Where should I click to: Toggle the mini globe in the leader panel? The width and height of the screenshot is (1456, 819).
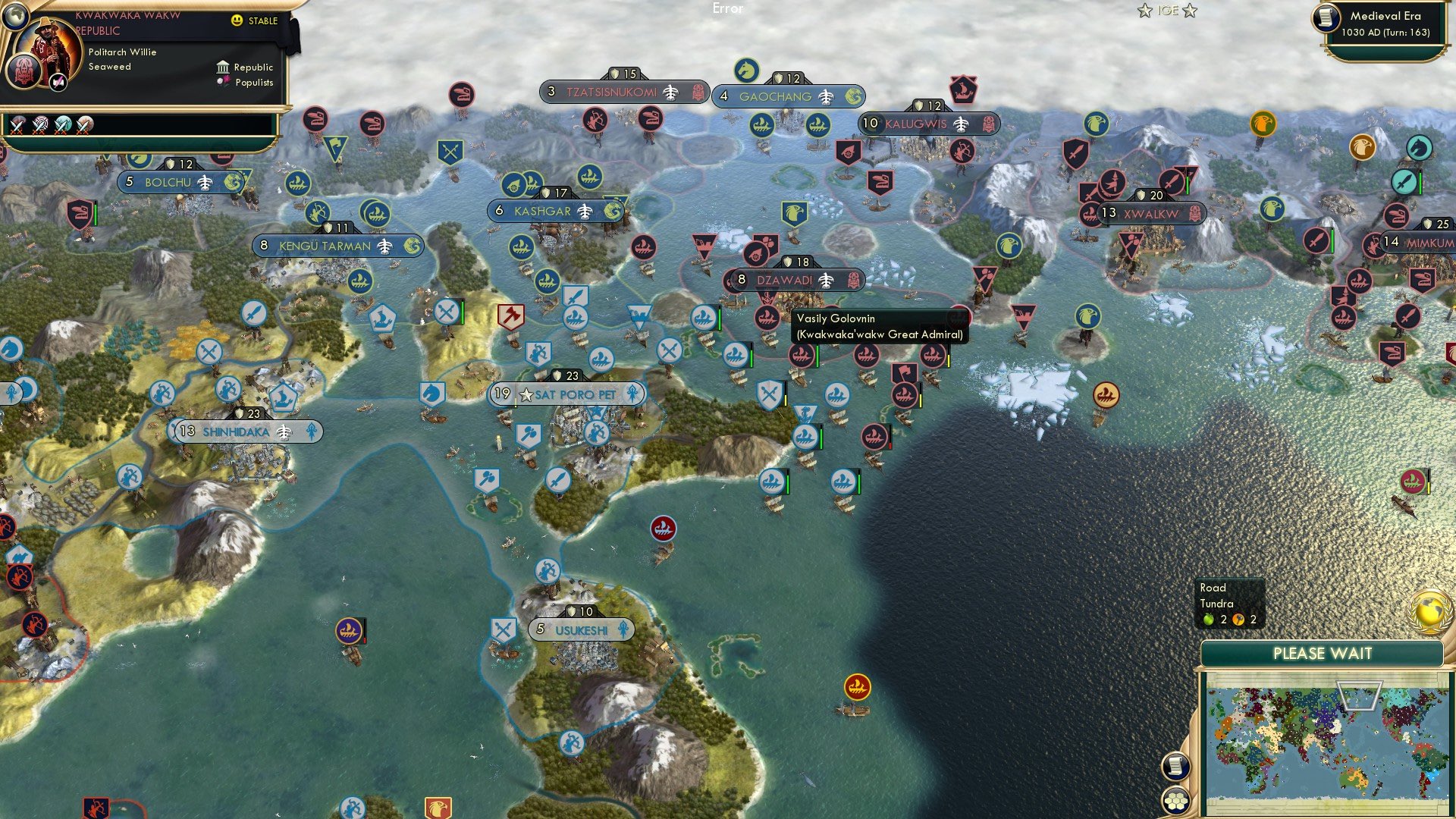click(x=15, y=16)
